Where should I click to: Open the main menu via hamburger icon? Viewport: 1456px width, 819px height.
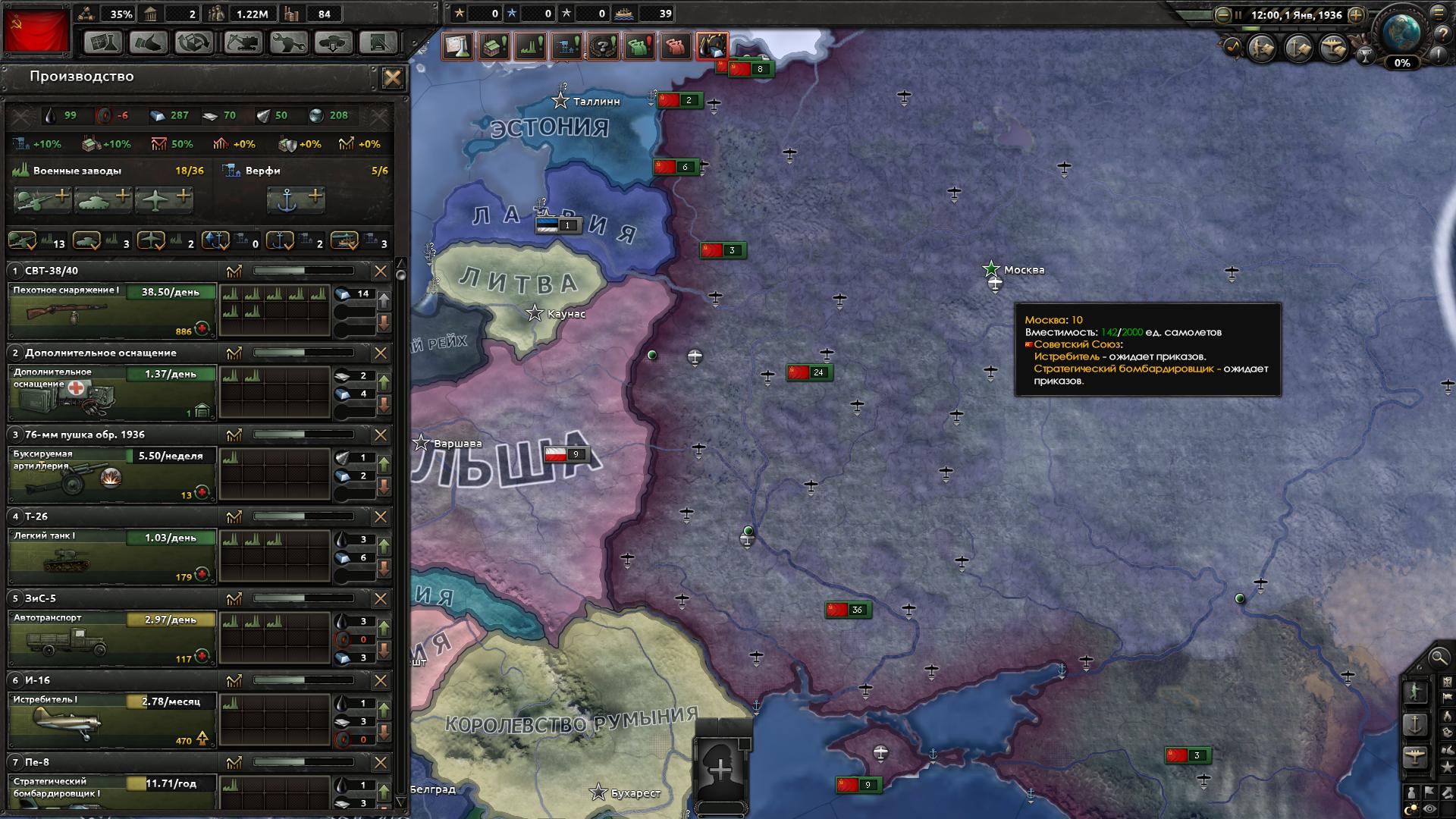[x=1439, y=14]
